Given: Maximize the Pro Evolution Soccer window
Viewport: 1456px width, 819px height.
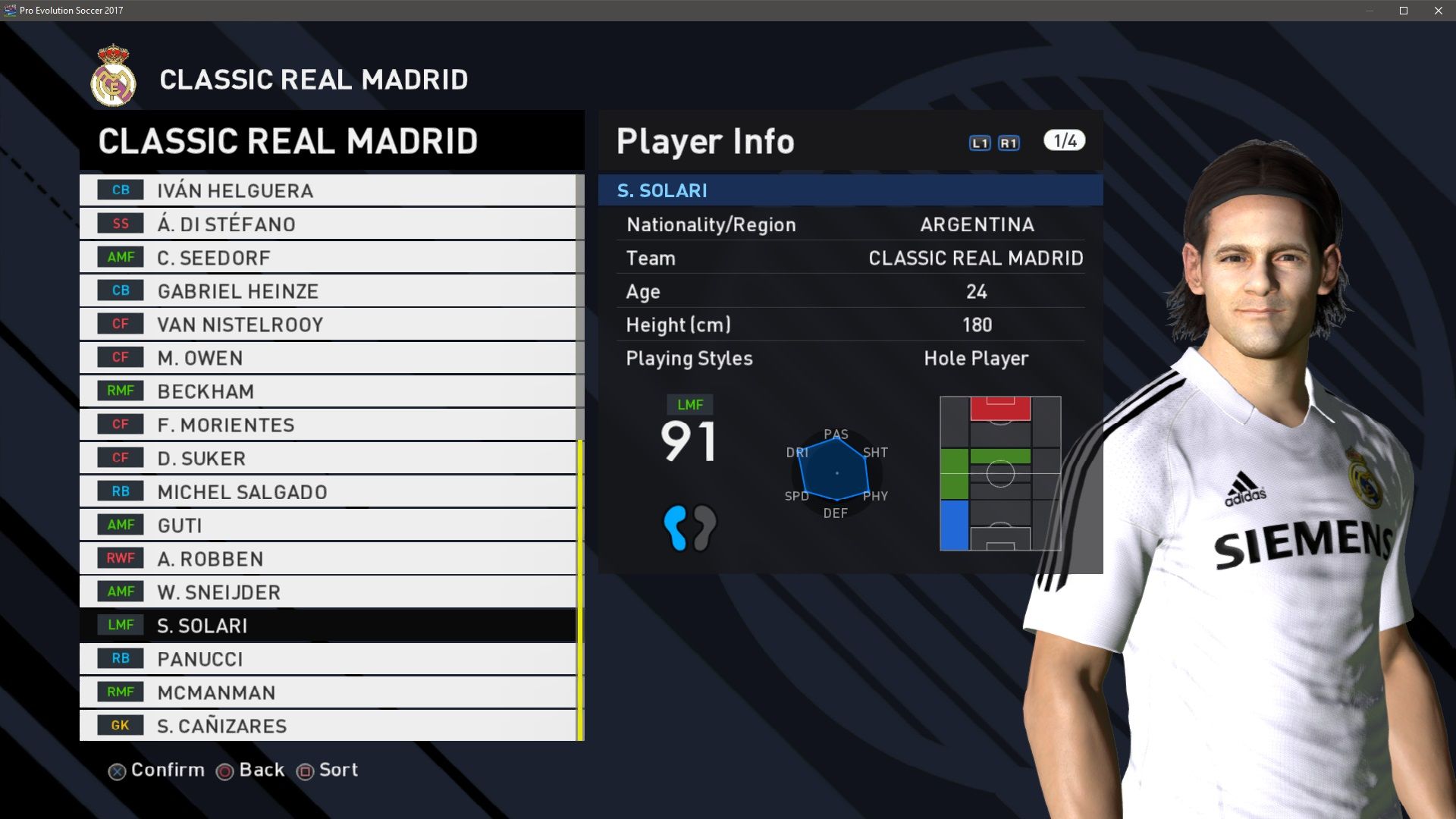Looking at the screenshot, I should 1404,11.
